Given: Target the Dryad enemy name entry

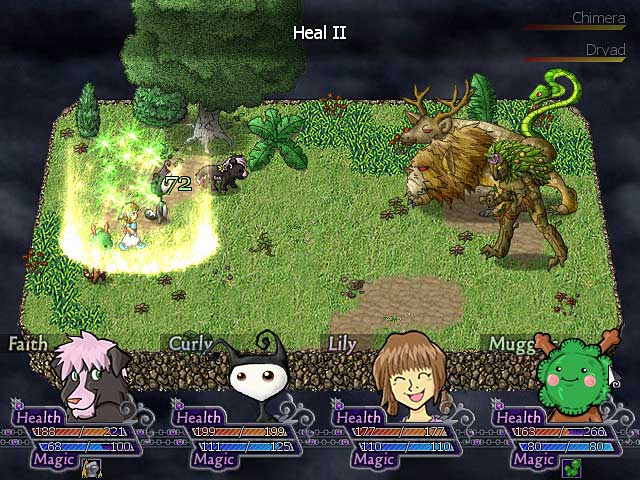Looking at the screenshot, I should point(605,49).
